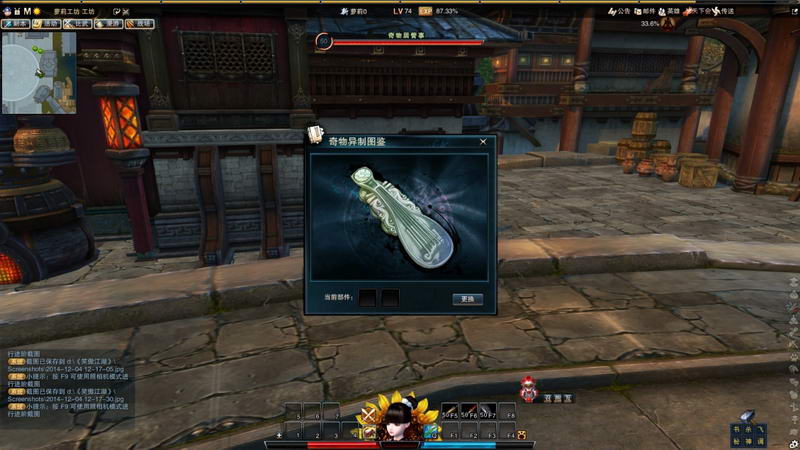Close the 奇物异制图鉴 window
The image size is (800, 450).
[x=484, y=142]
